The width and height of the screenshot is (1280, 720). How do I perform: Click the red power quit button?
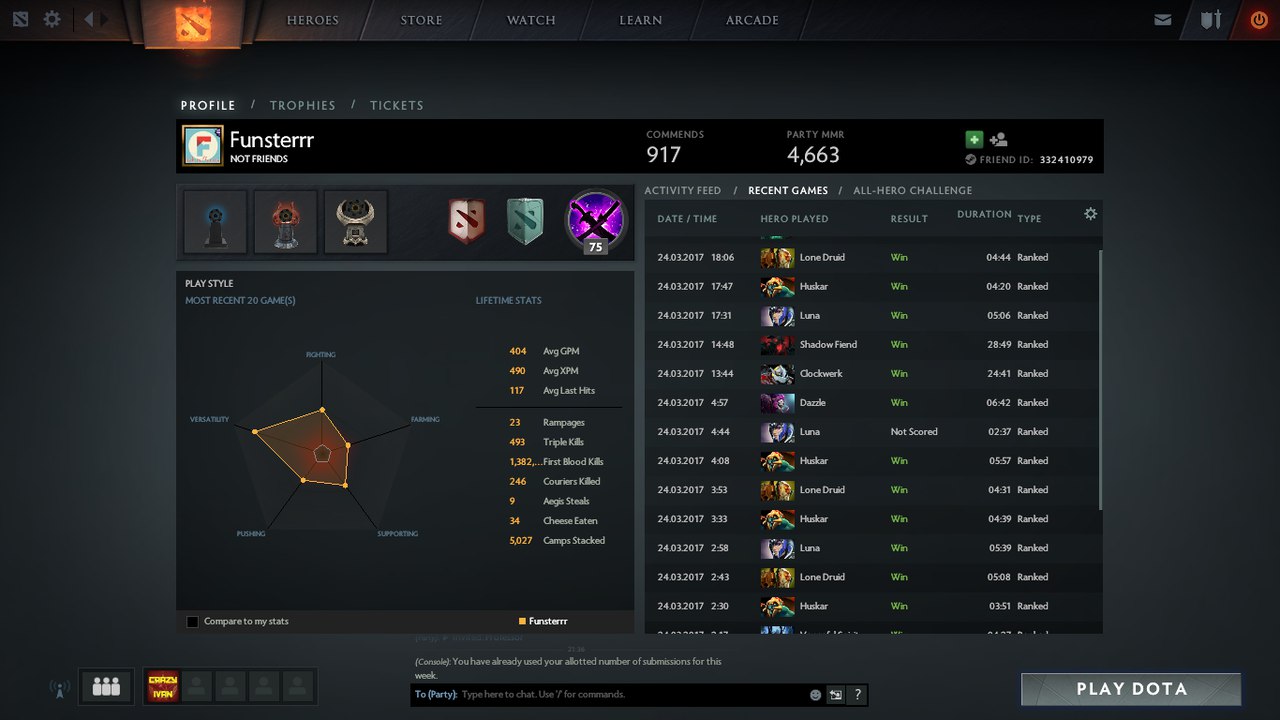click(x=1258, y=19)
